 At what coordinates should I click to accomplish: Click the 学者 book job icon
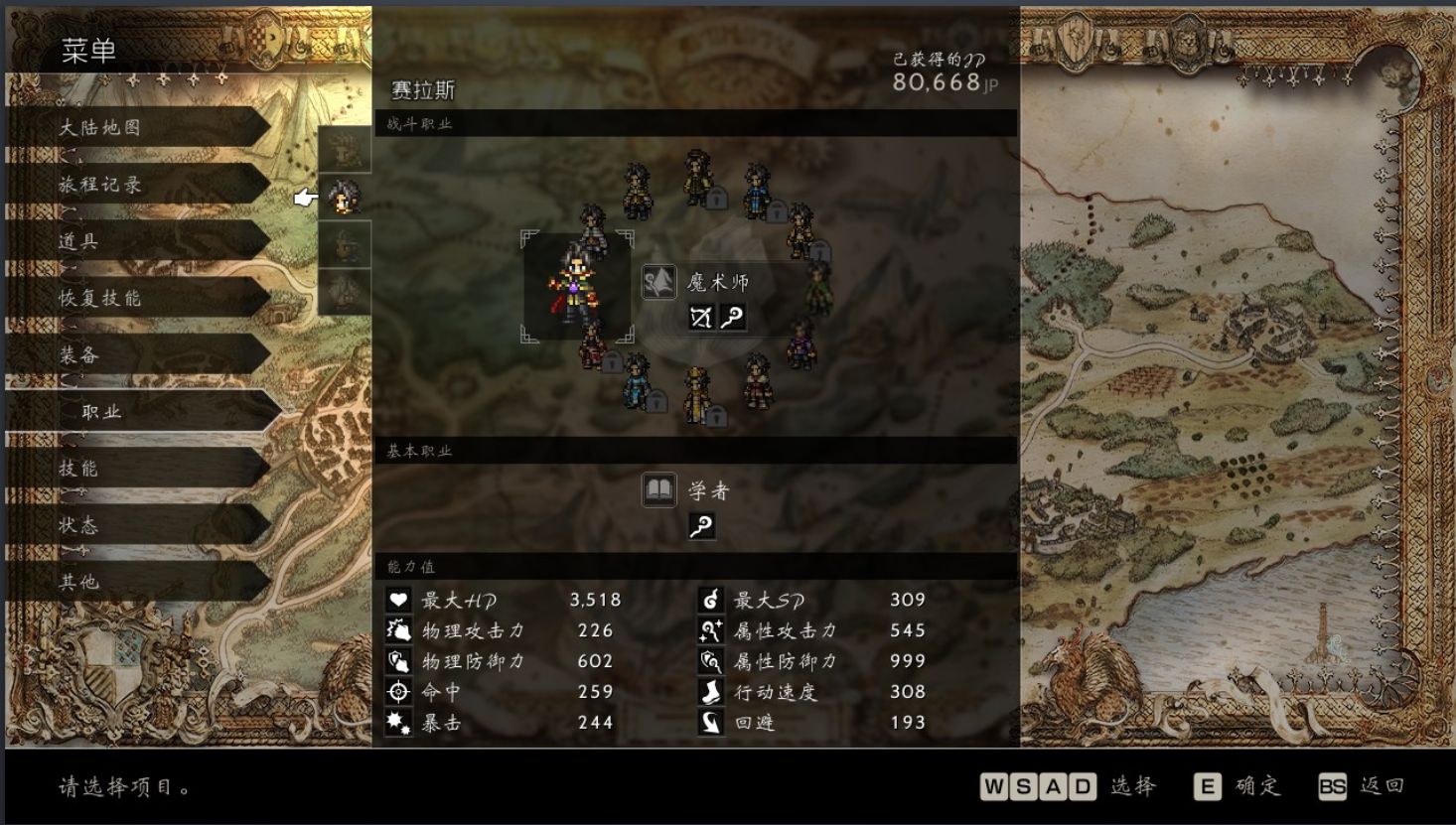tap(658, 489)
